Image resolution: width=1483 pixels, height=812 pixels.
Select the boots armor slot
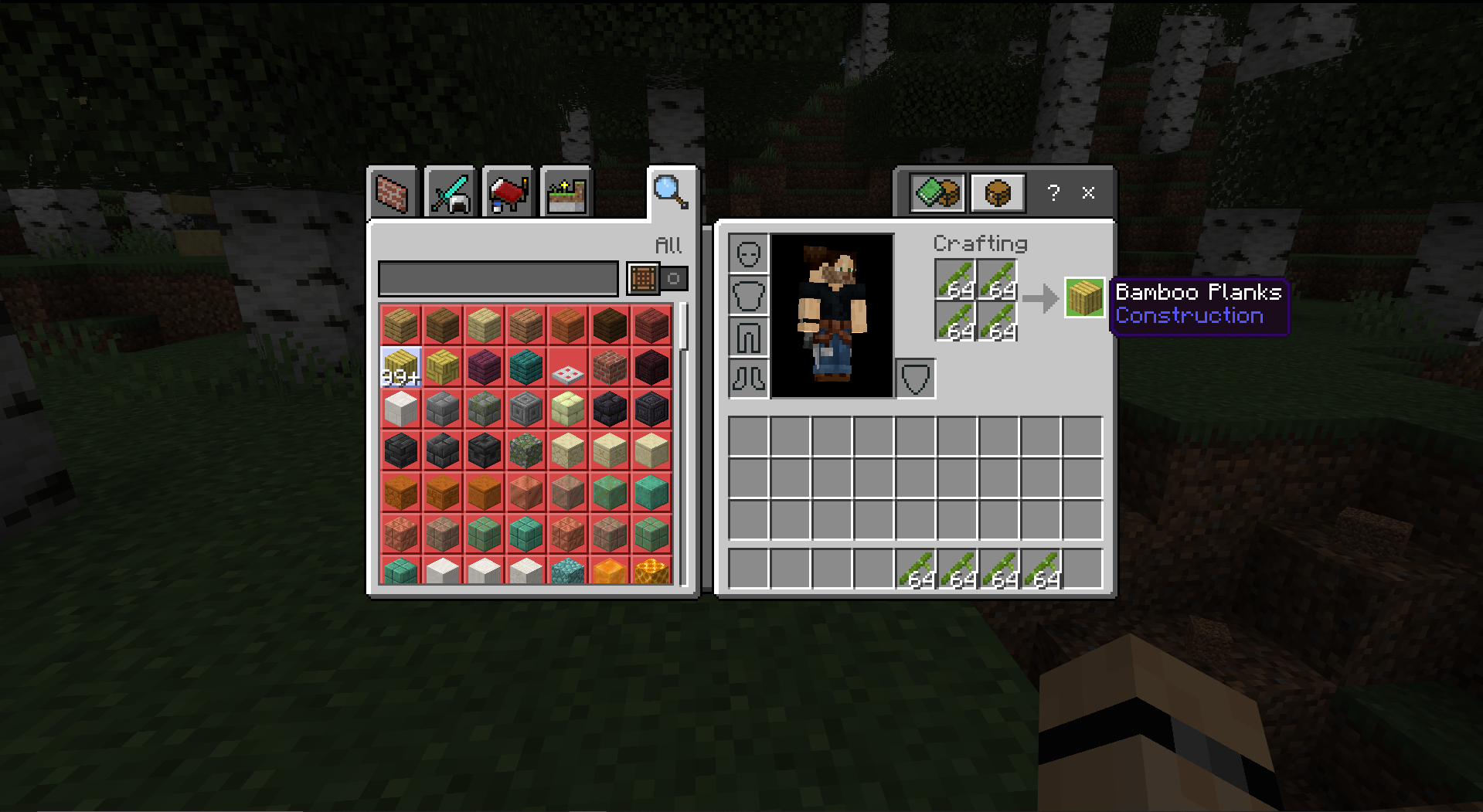click(x=747, y=378)
